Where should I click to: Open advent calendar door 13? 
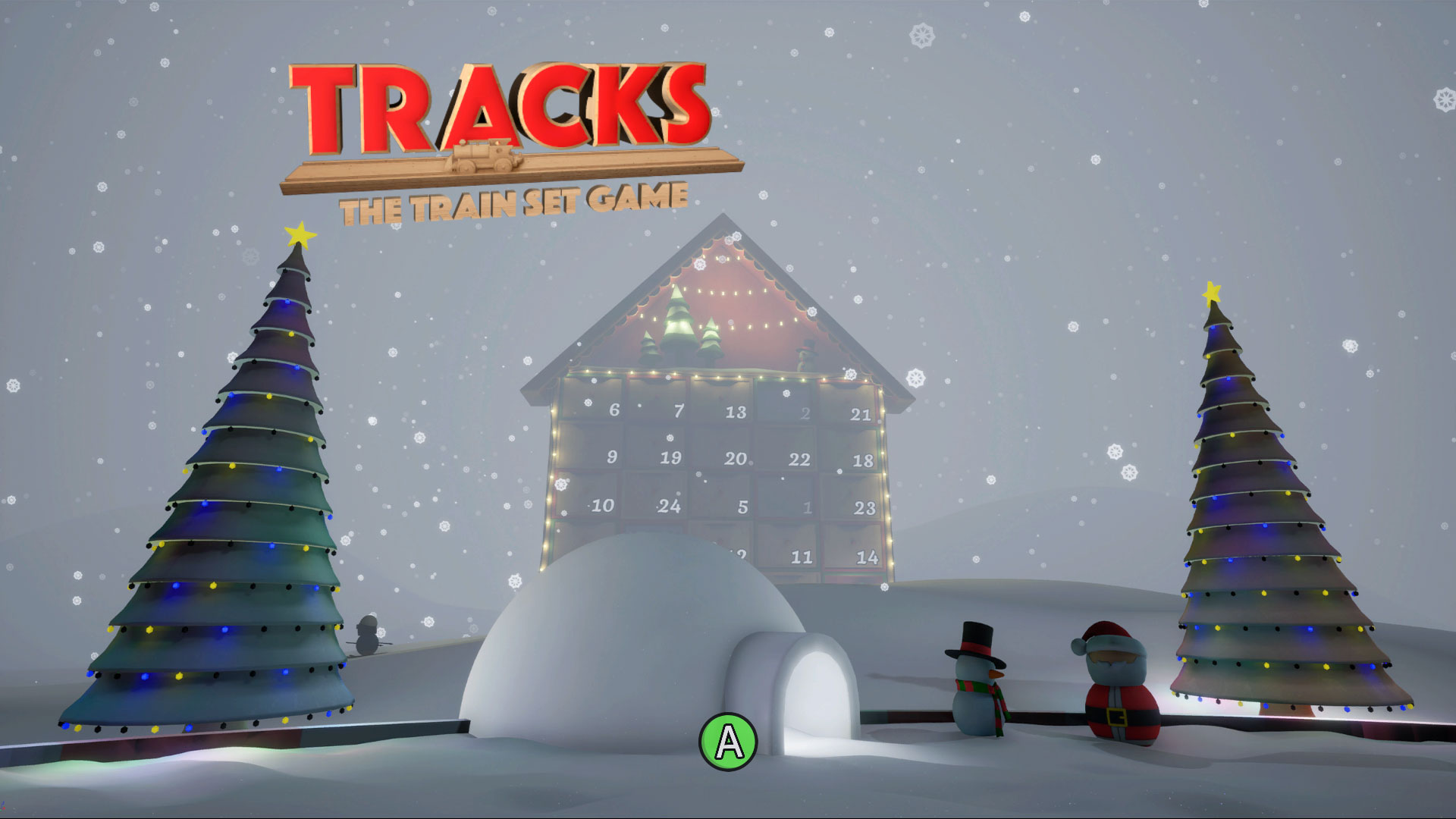pos(730,409)
